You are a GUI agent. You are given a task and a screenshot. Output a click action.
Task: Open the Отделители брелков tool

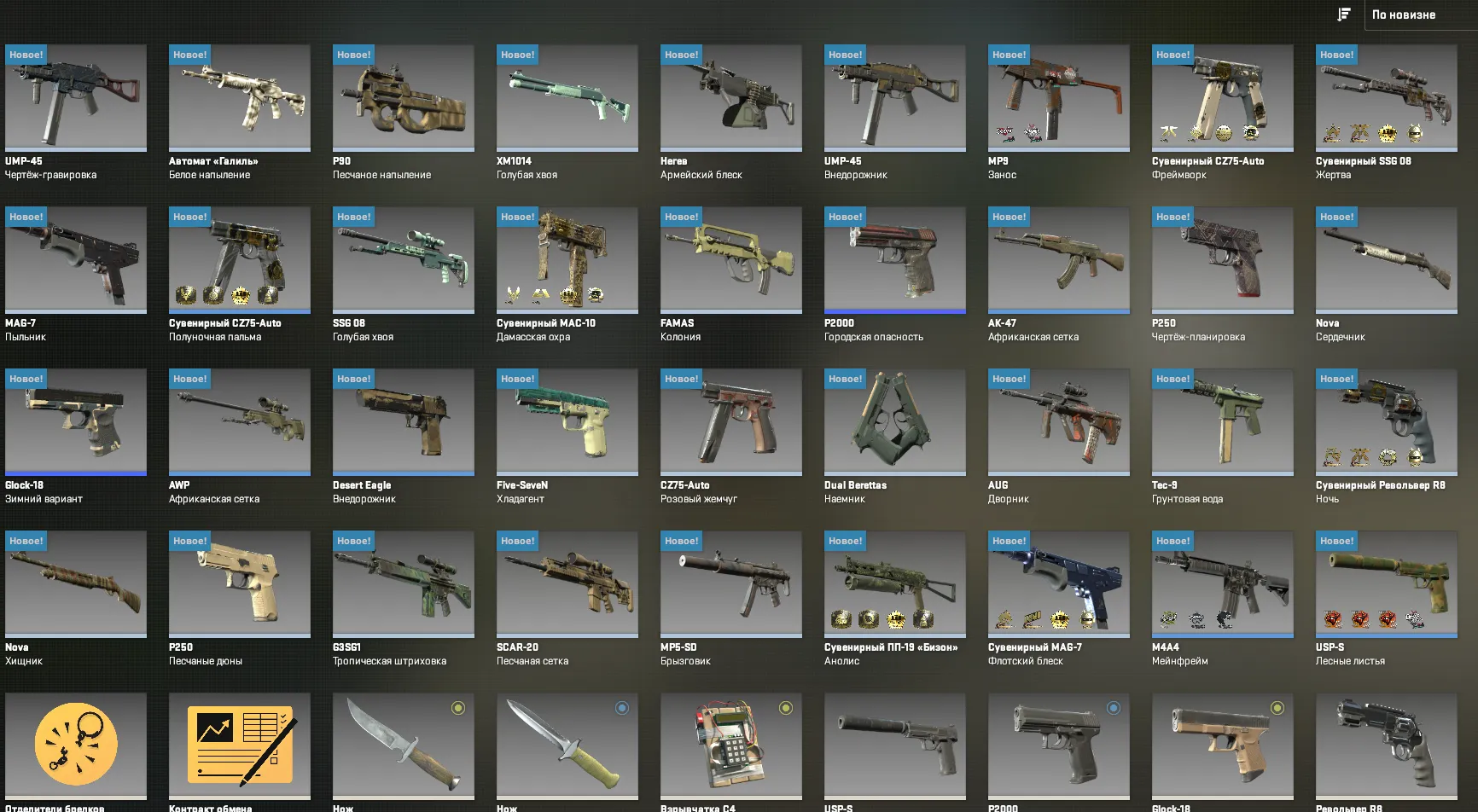(76, 746)
